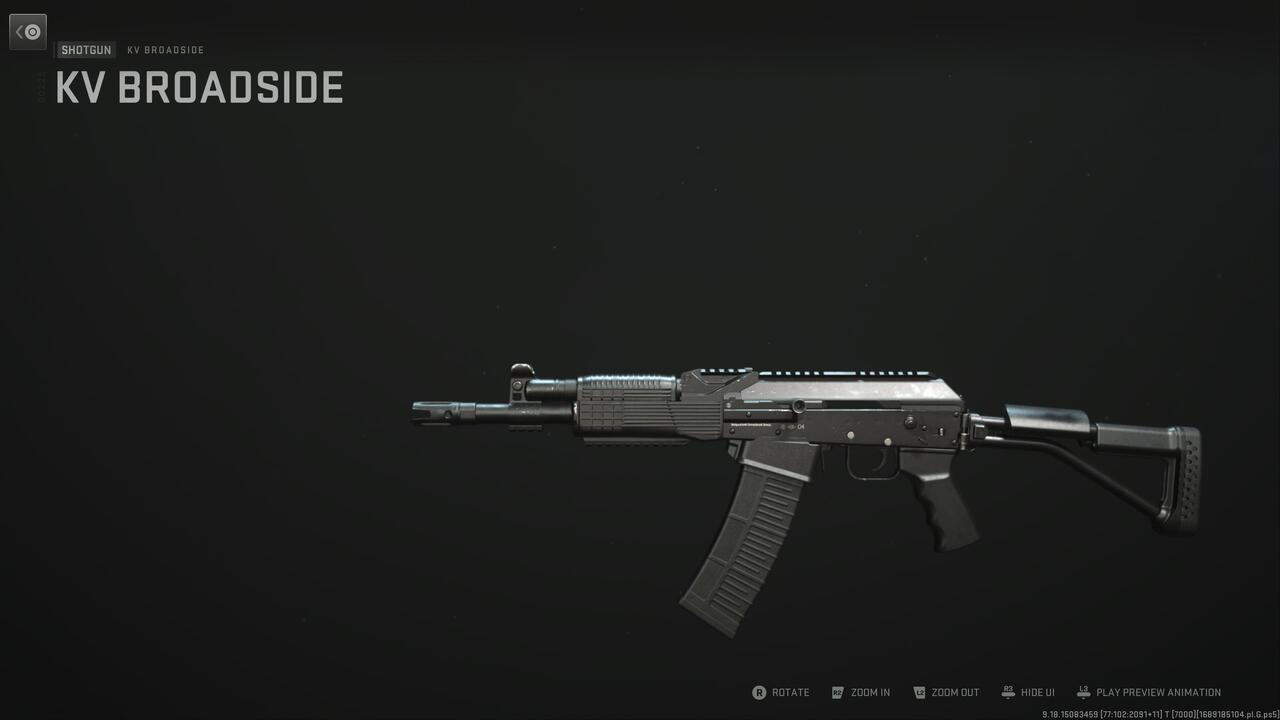Click the arrow chevron in the top-left button
Viewport: 1280px width, 720px height.
22,31
